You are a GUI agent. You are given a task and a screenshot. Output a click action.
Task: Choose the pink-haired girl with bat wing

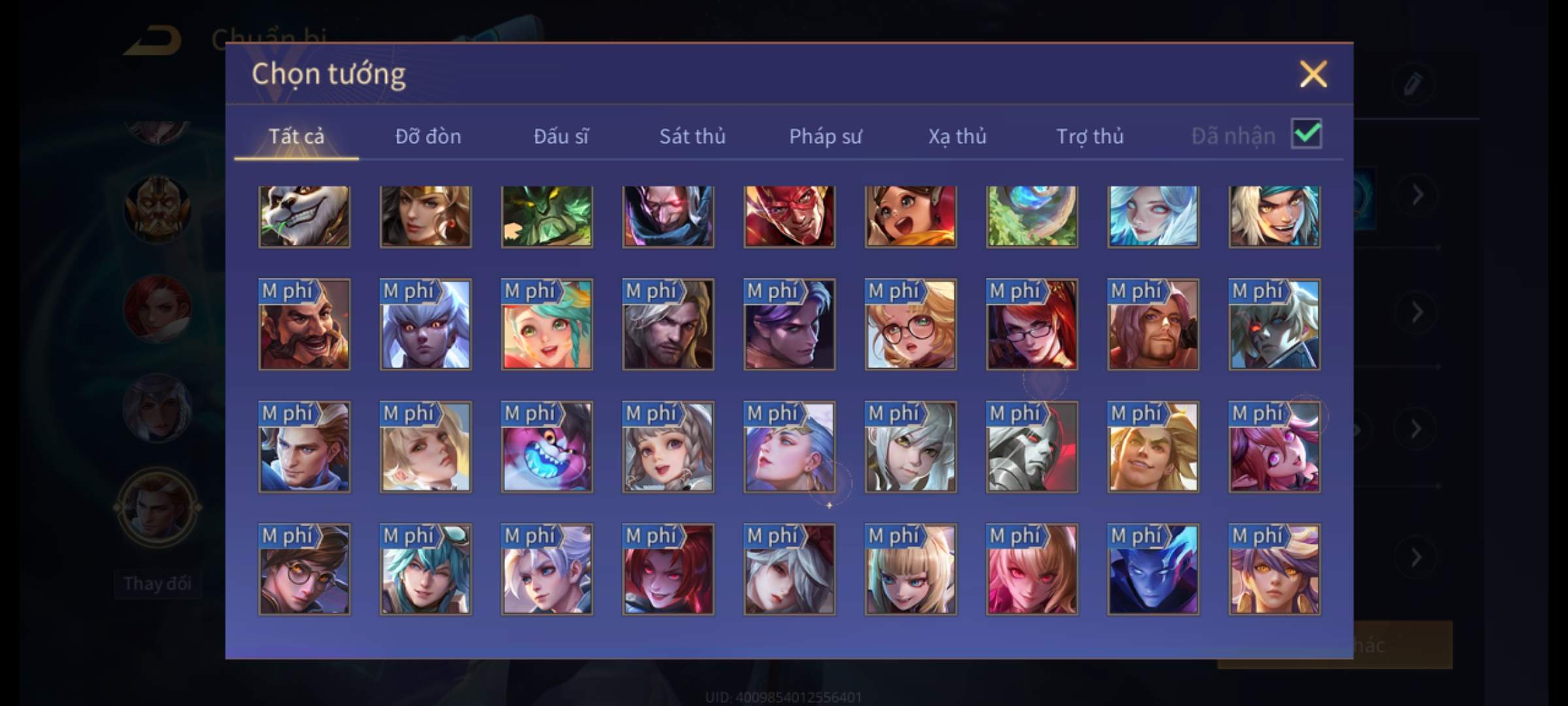pos(1274,447)
